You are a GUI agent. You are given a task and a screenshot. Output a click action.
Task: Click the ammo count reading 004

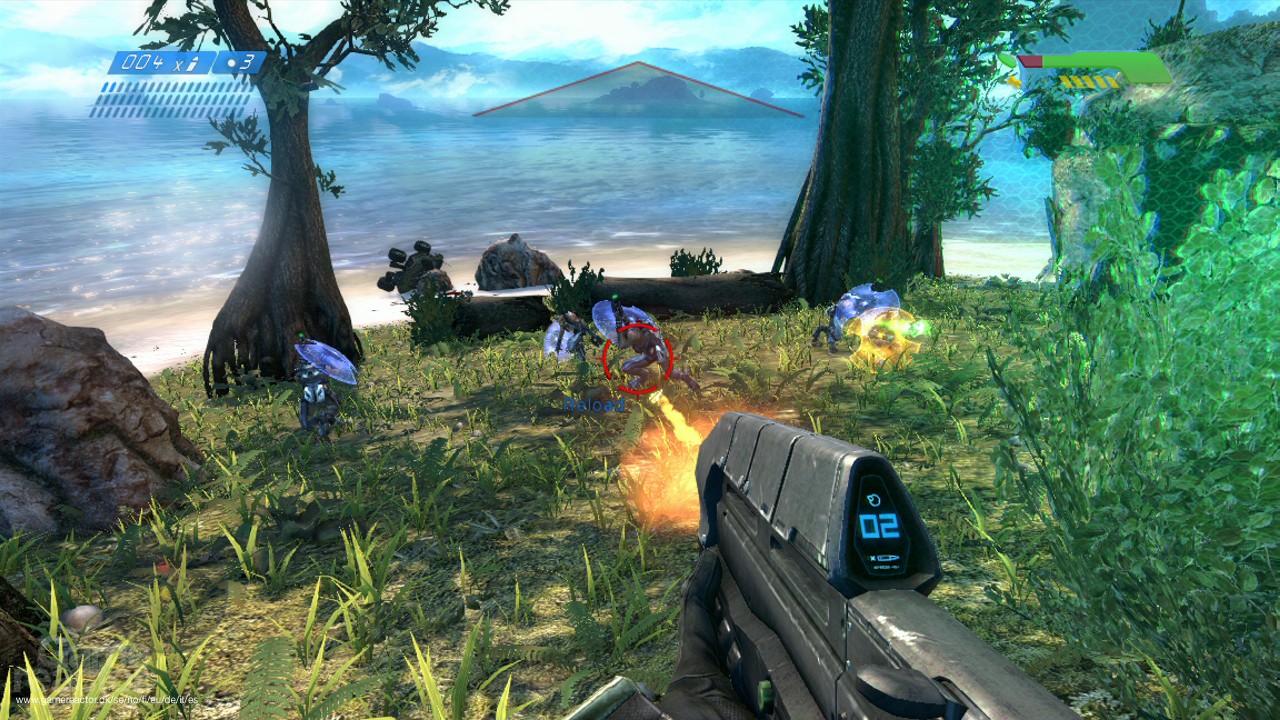click(x=145, y=63)
